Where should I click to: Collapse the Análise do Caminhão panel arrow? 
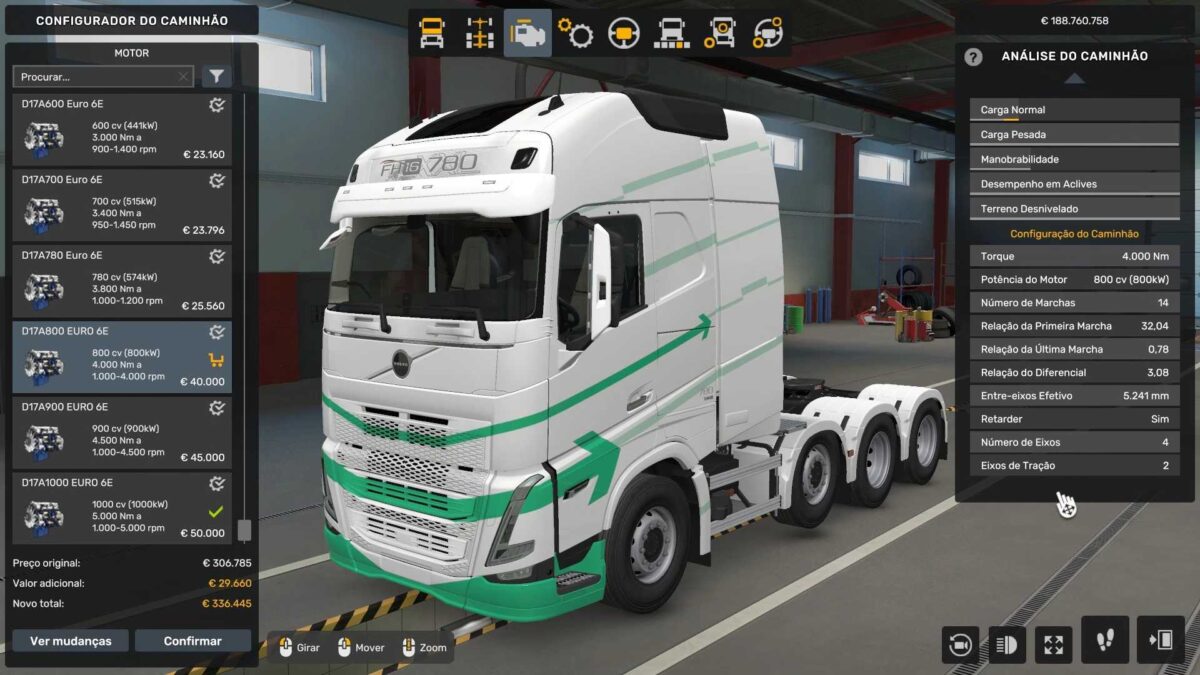[x=1073, y=78]
